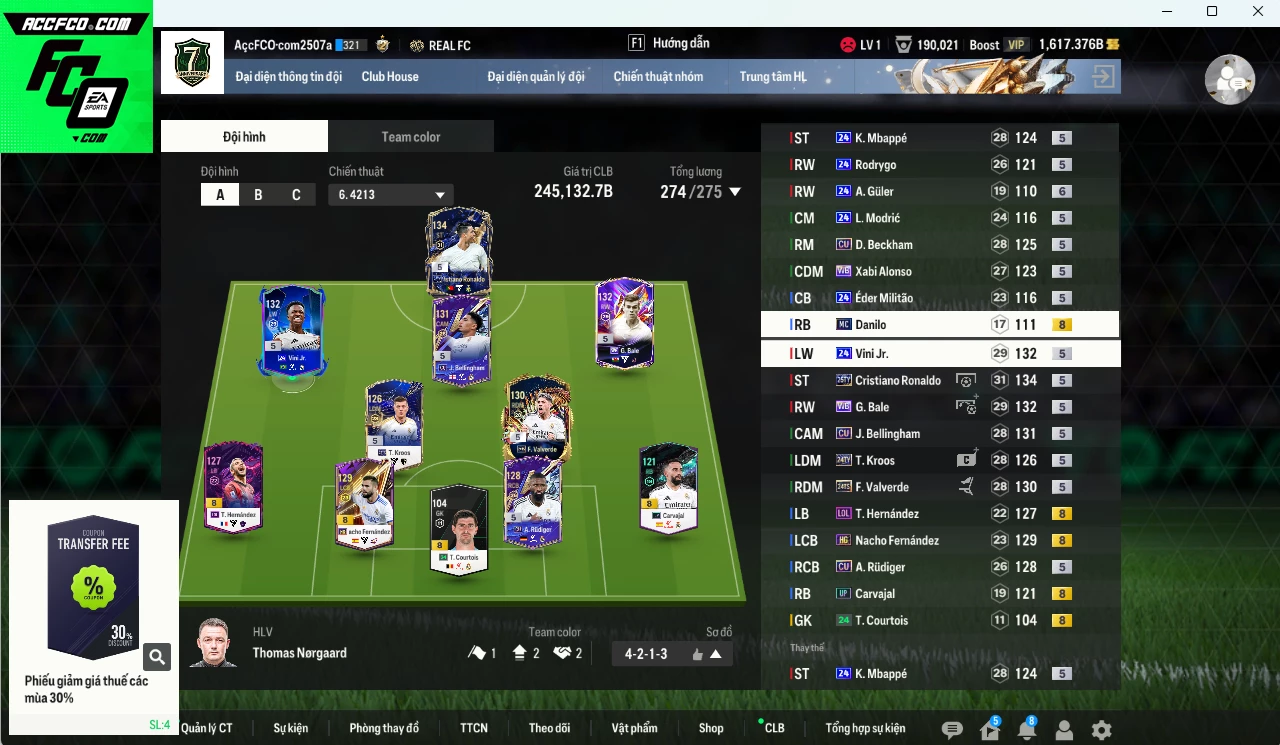The image size is (1280, 745).
Task: Open the 6.4213 tactic dropdown
Action: pyautogui.click(x=390, y=194)
